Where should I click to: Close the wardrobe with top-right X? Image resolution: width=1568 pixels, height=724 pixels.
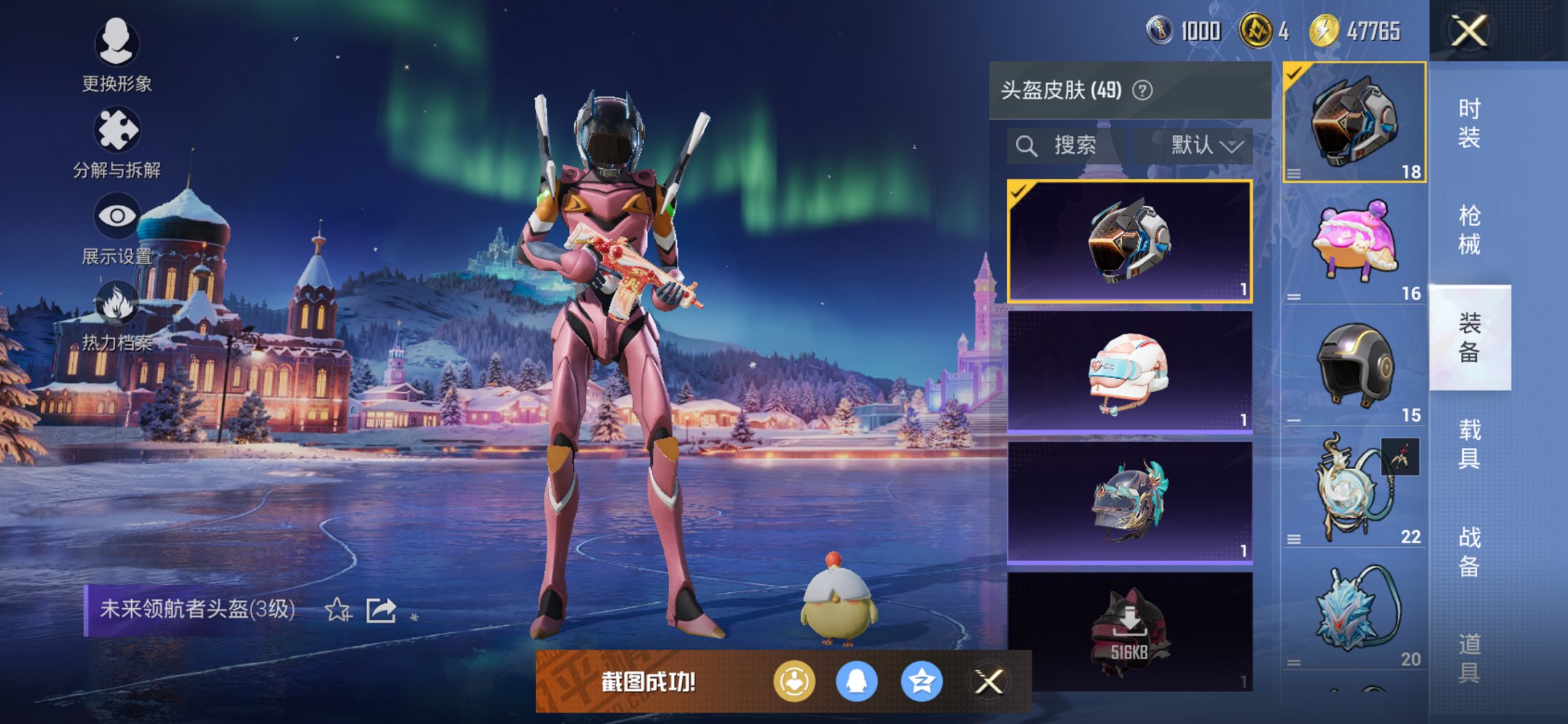tap(1468, 31)
